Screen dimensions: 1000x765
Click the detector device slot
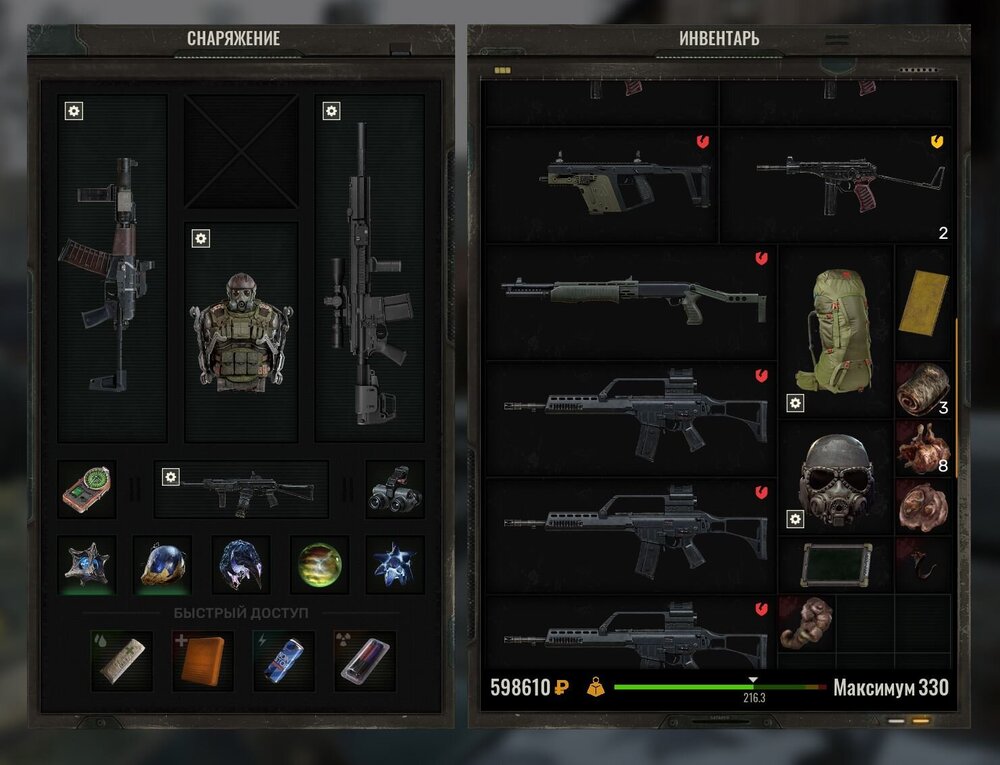(86, 489)
